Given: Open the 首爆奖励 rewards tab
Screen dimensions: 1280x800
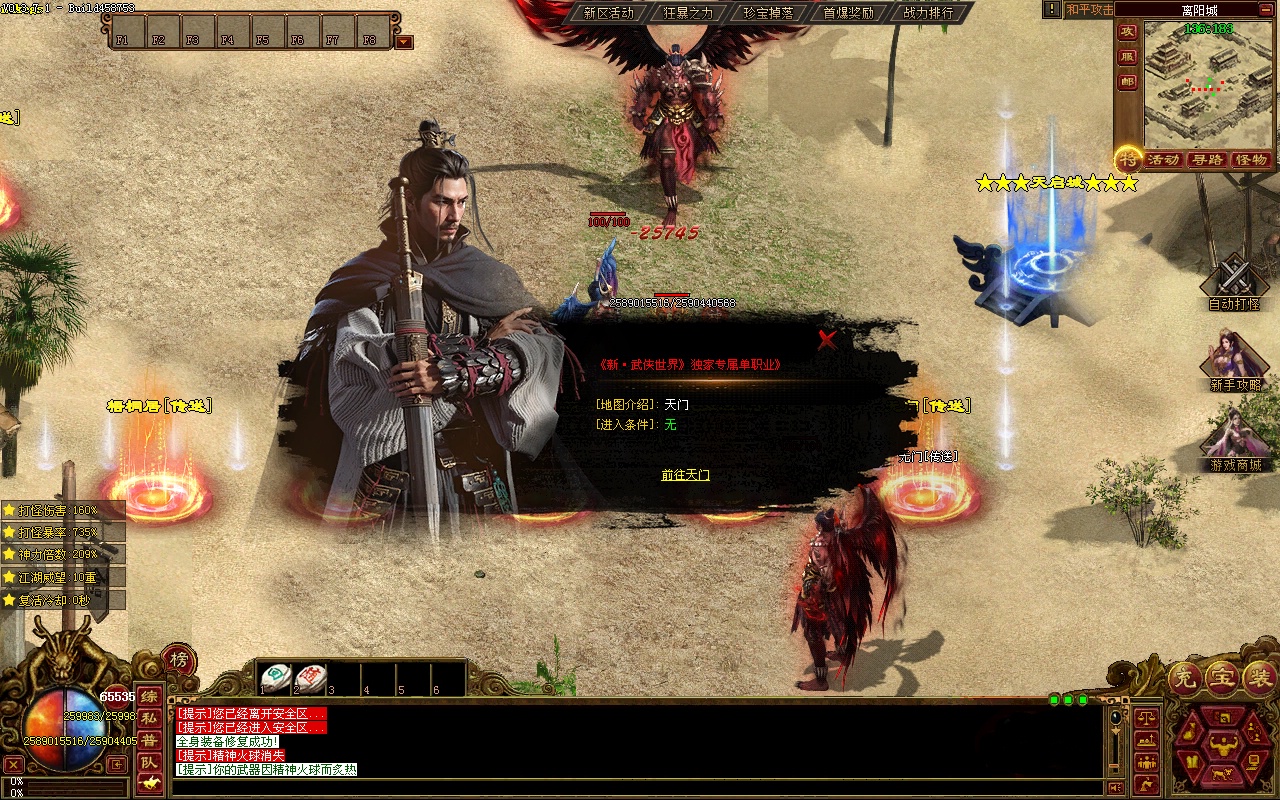Looking at the screenshot, I should click(848, 13).
